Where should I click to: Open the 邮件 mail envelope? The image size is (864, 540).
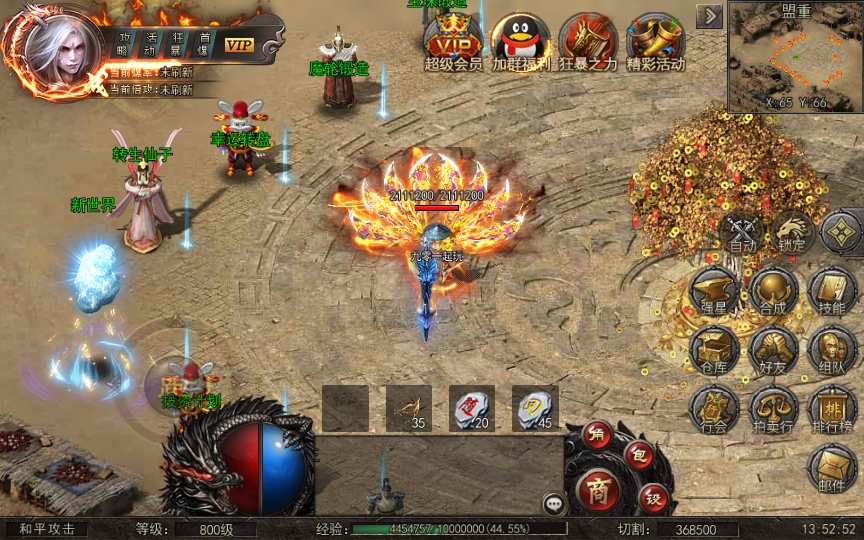(x=832, y=466)
